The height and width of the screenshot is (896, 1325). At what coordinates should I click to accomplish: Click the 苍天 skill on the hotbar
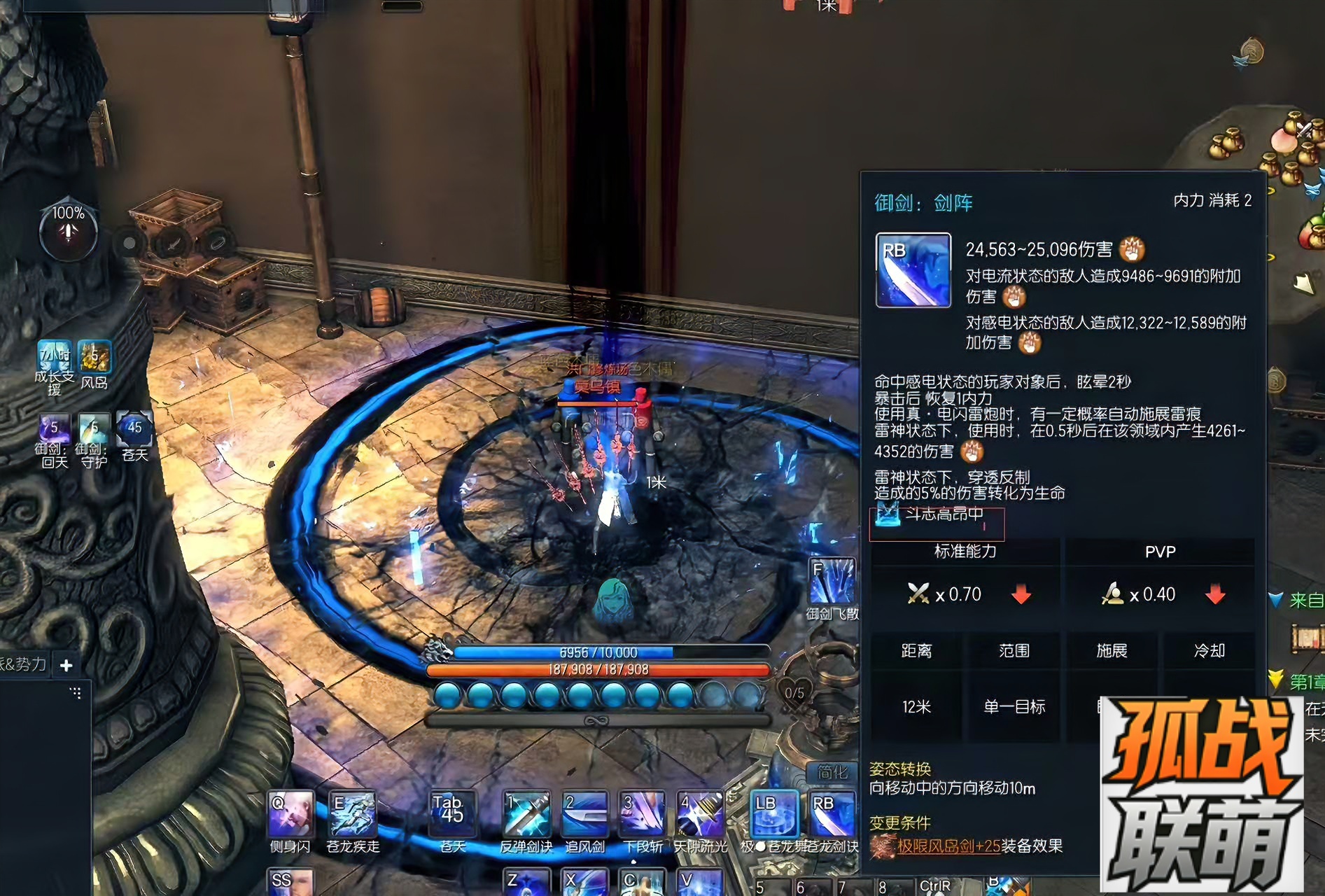click(452, 813)
